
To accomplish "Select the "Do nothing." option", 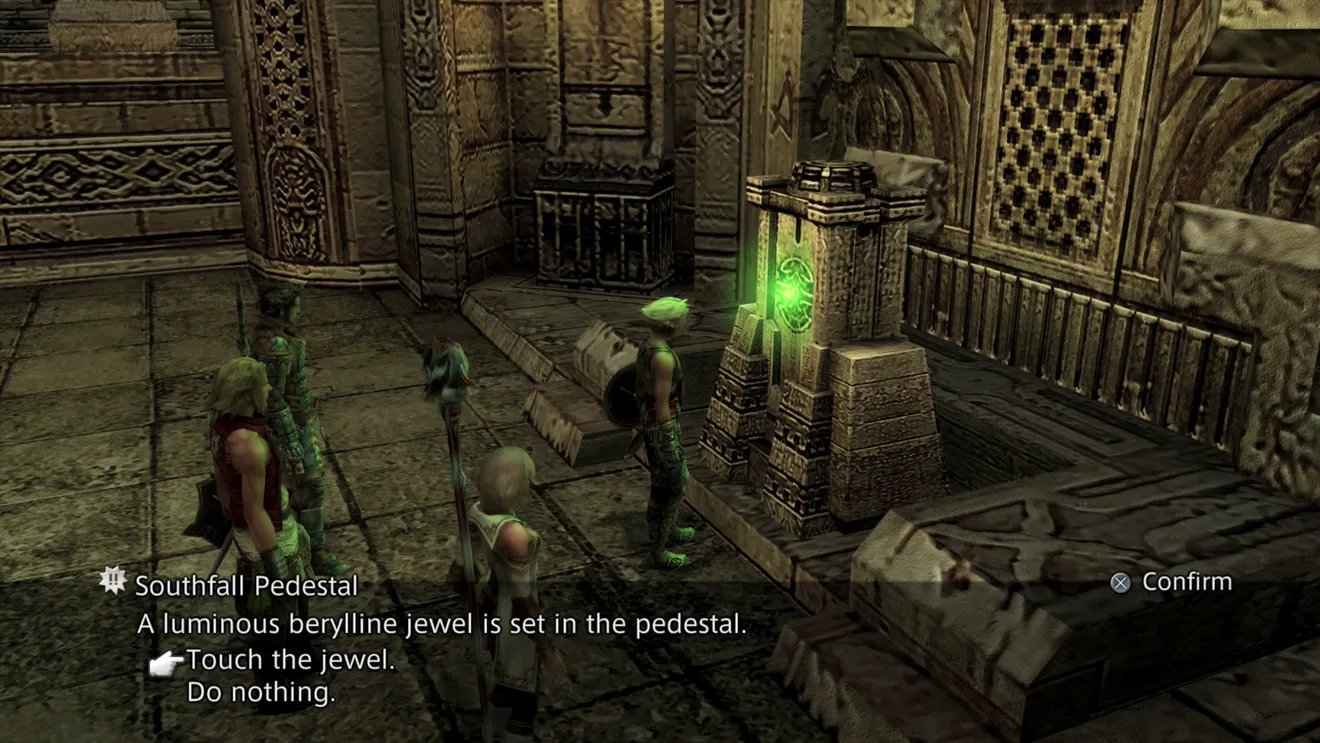I will tap(261, 692).
